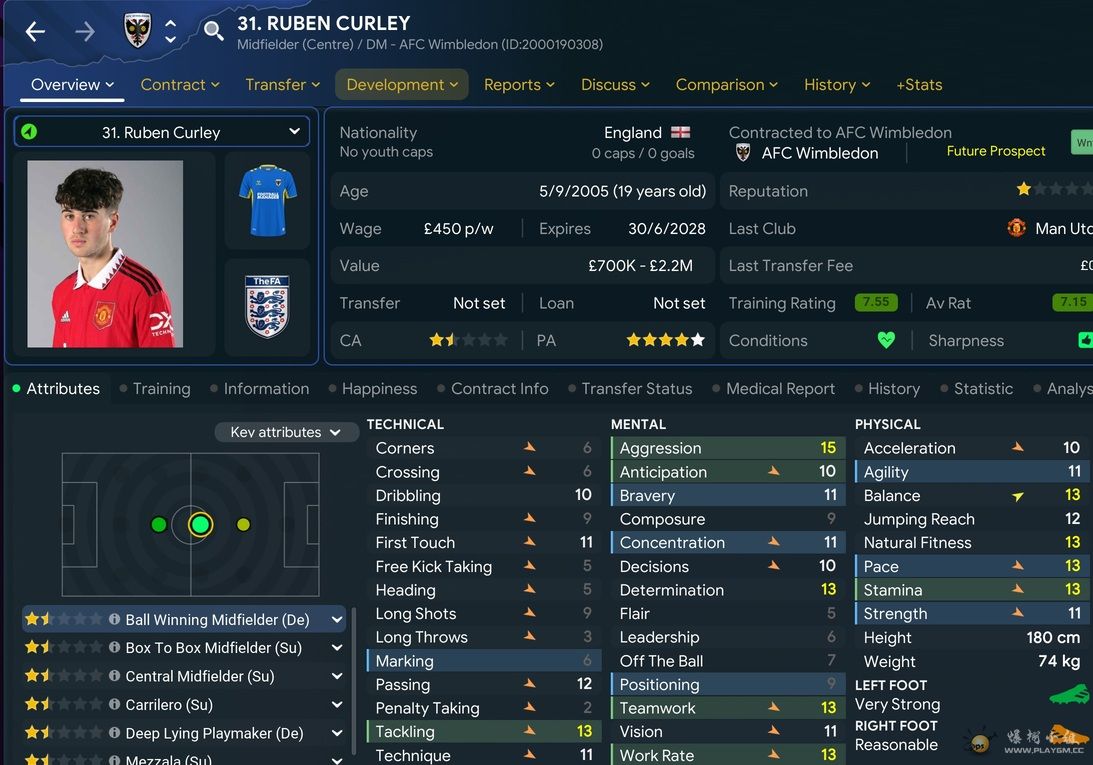Show the Happiness tab
Viewport: 1093px width, 765px height.
379,389
